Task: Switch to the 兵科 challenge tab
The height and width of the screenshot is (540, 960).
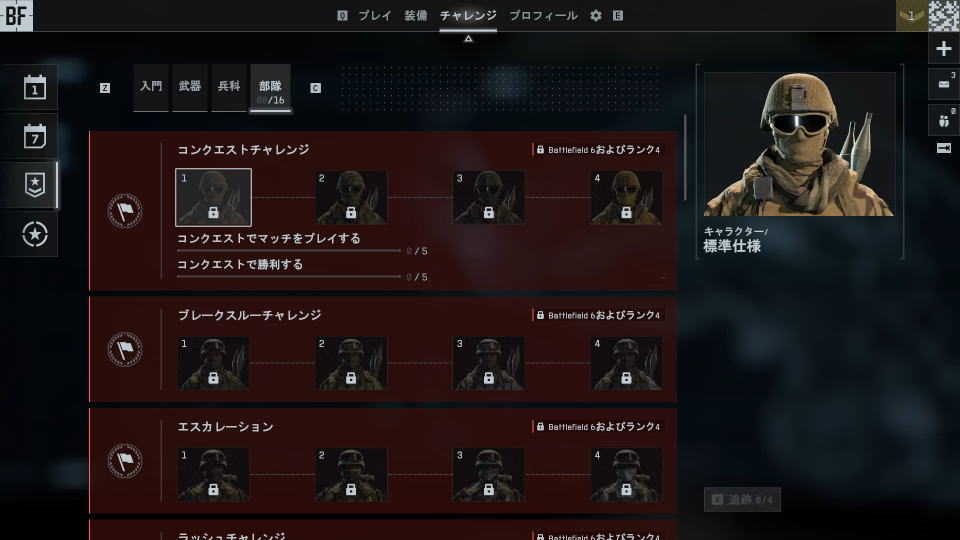Action: (x=229, y=87)
